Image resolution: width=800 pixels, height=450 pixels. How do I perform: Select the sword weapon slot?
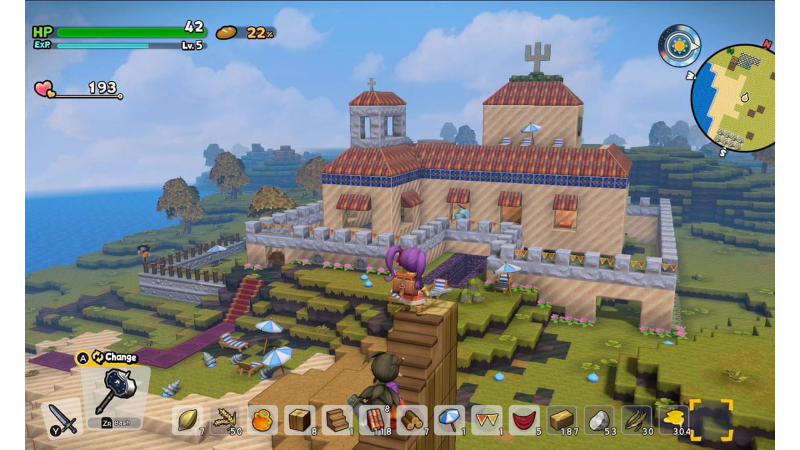click(x=62, y=416)
